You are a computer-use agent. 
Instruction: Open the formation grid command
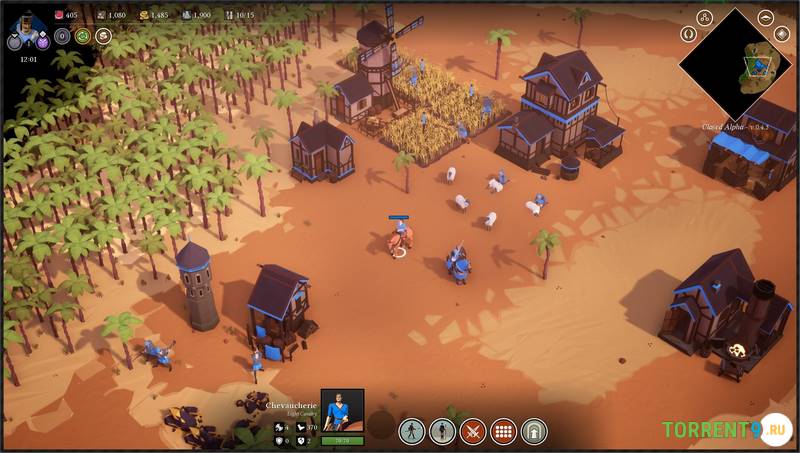point(503,431)
